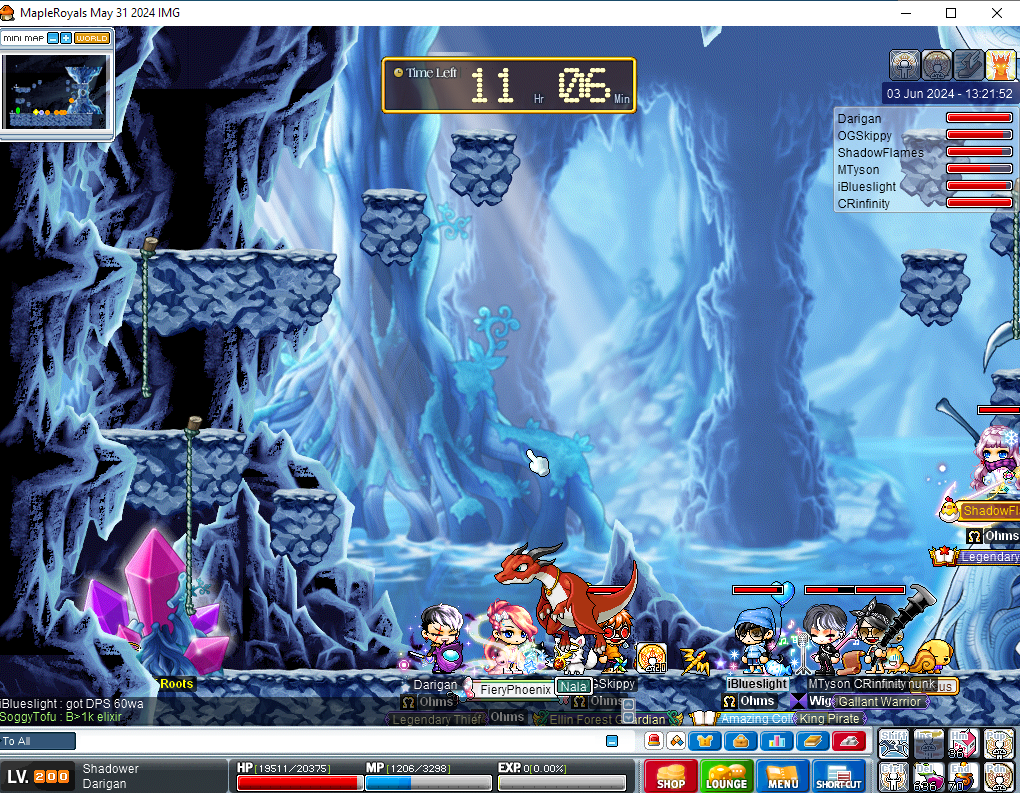Select MTyson in the party list

(858, 170)
